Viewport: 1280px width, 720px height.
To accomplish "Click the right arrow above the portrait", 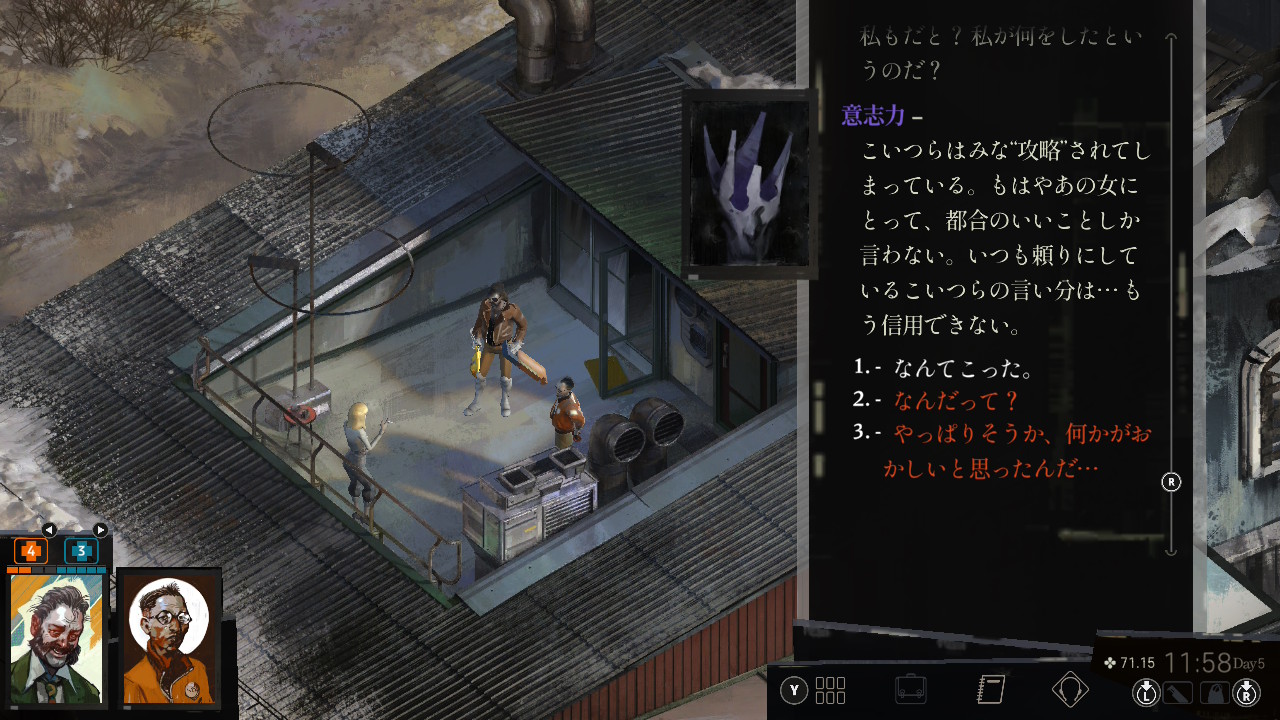I will [x=100, y=530].
